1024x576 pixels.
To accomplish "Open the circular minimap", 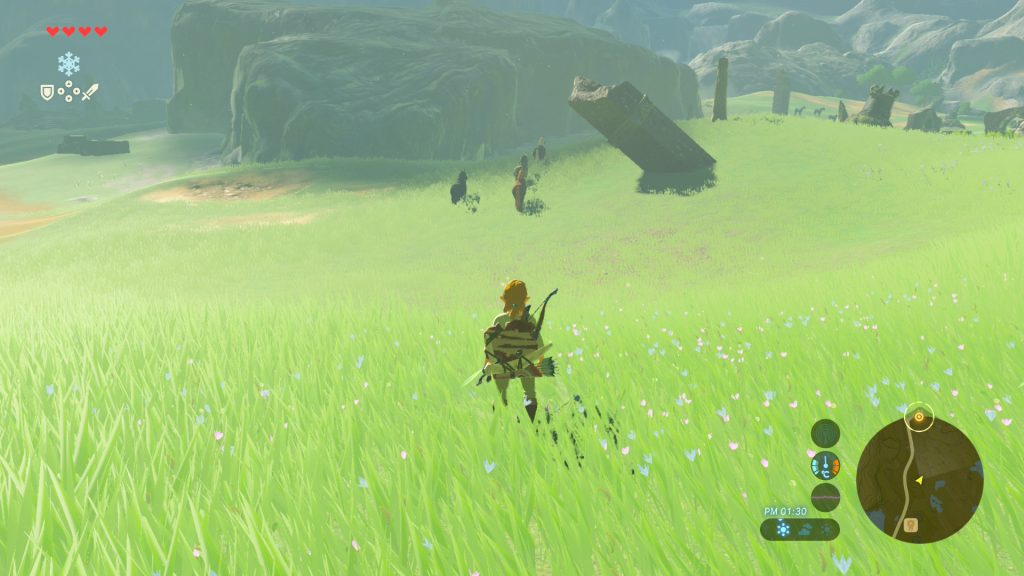I will [919, 480].
